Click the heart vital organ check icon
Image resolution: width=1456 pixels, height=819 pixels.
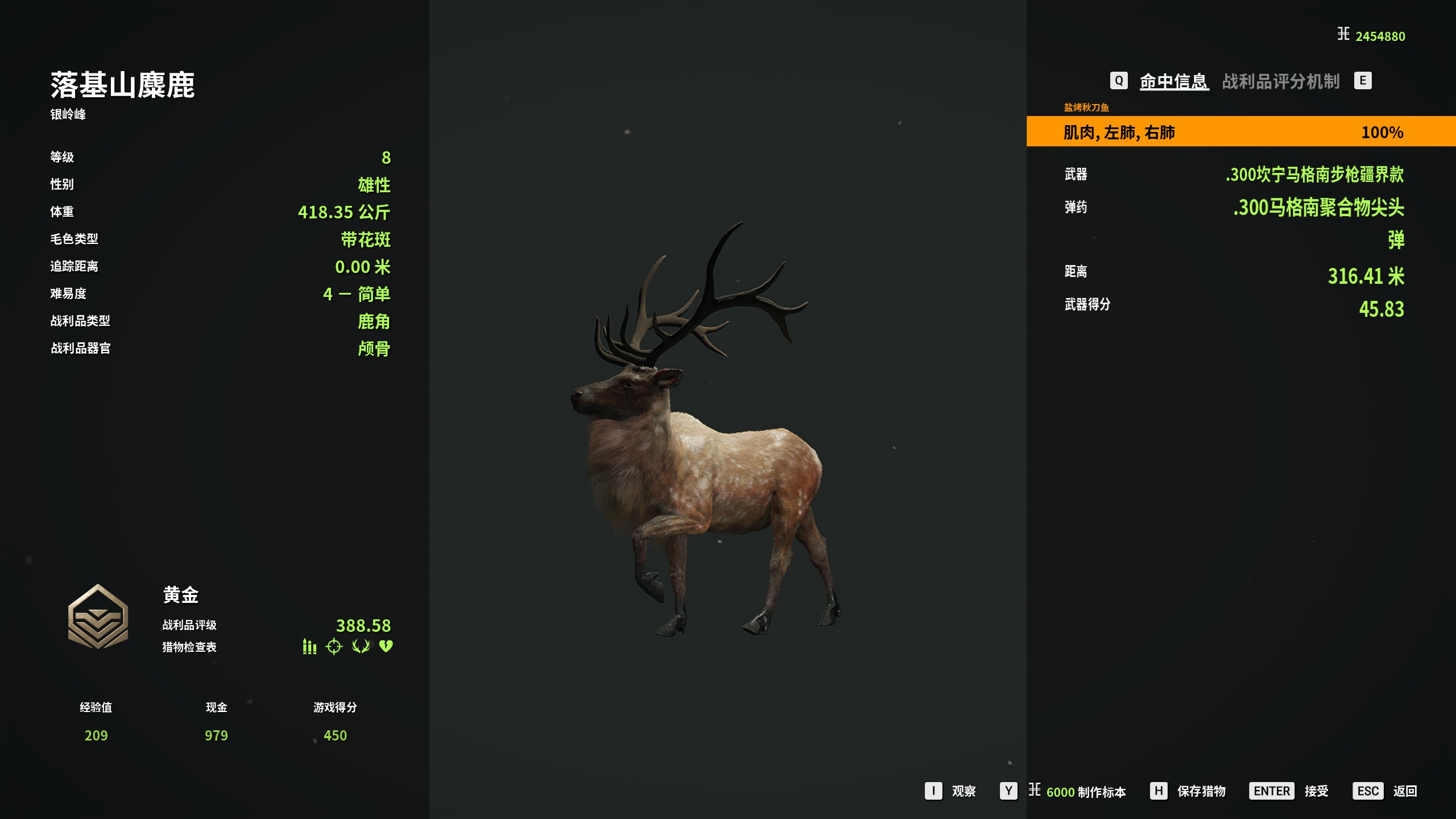386,647
